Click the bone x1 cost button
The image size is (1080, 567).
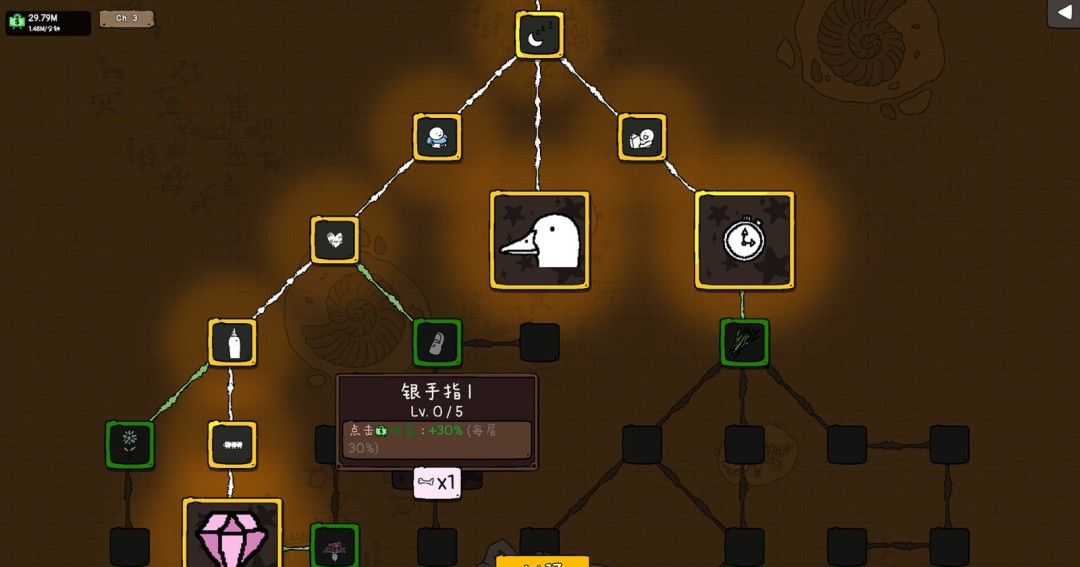[437, 483]
